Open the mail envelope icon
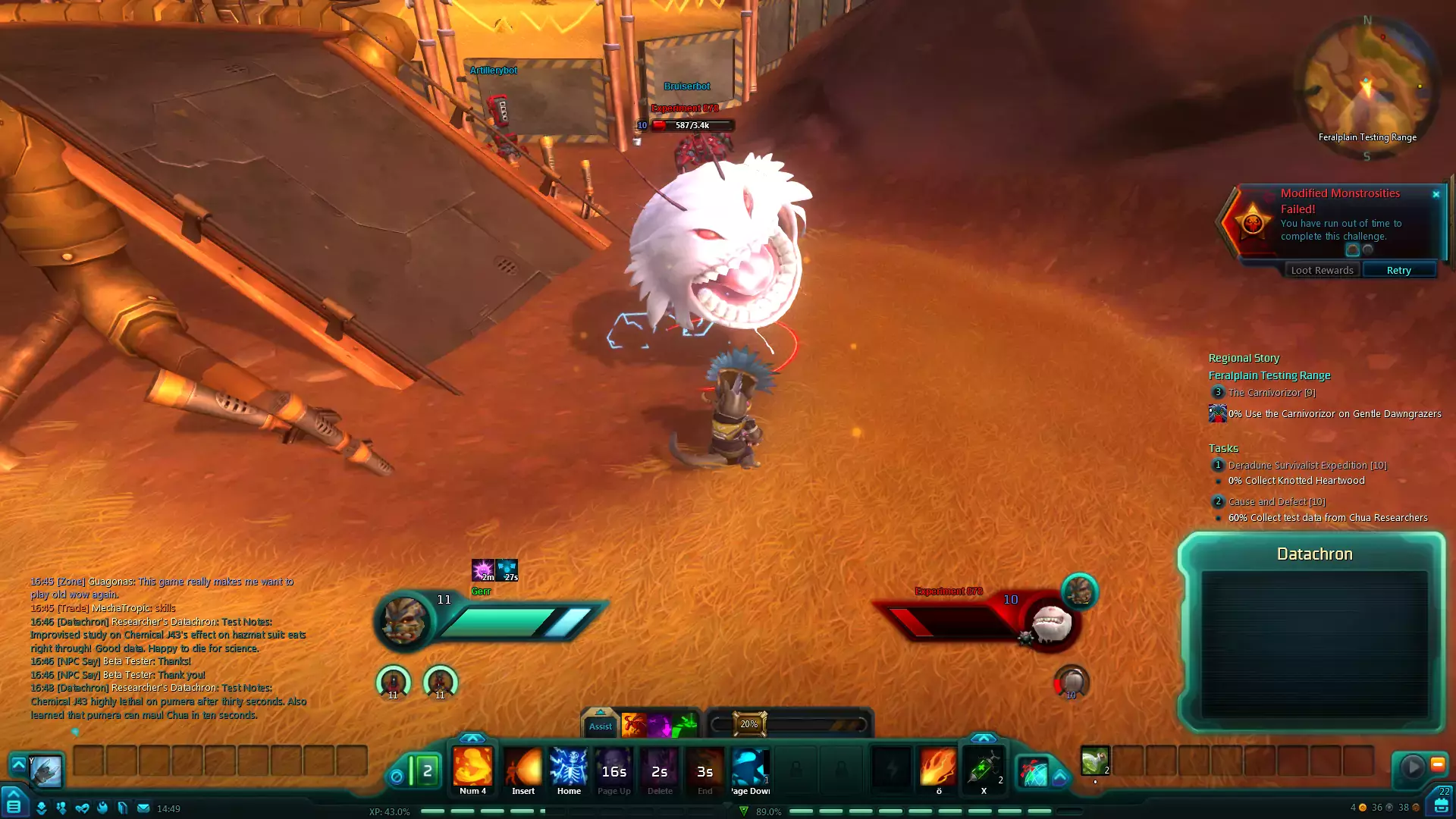 143,808
